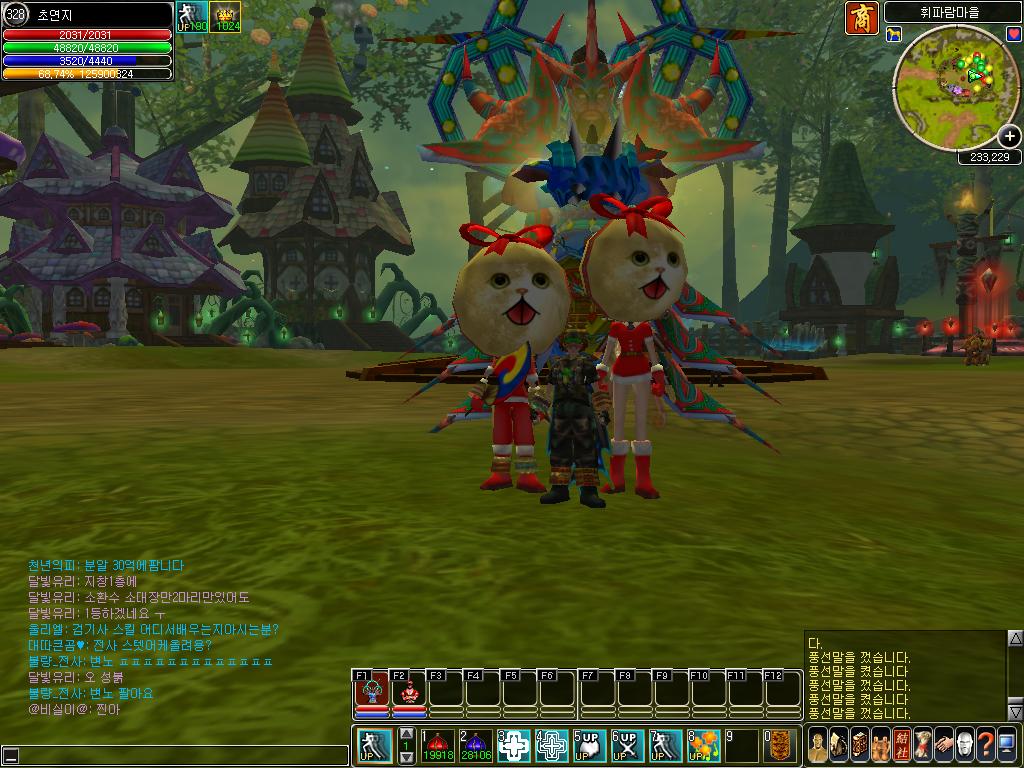Use the red potion in slot 1
This screenshot has height=768, width=1024.
pos(437,745)
